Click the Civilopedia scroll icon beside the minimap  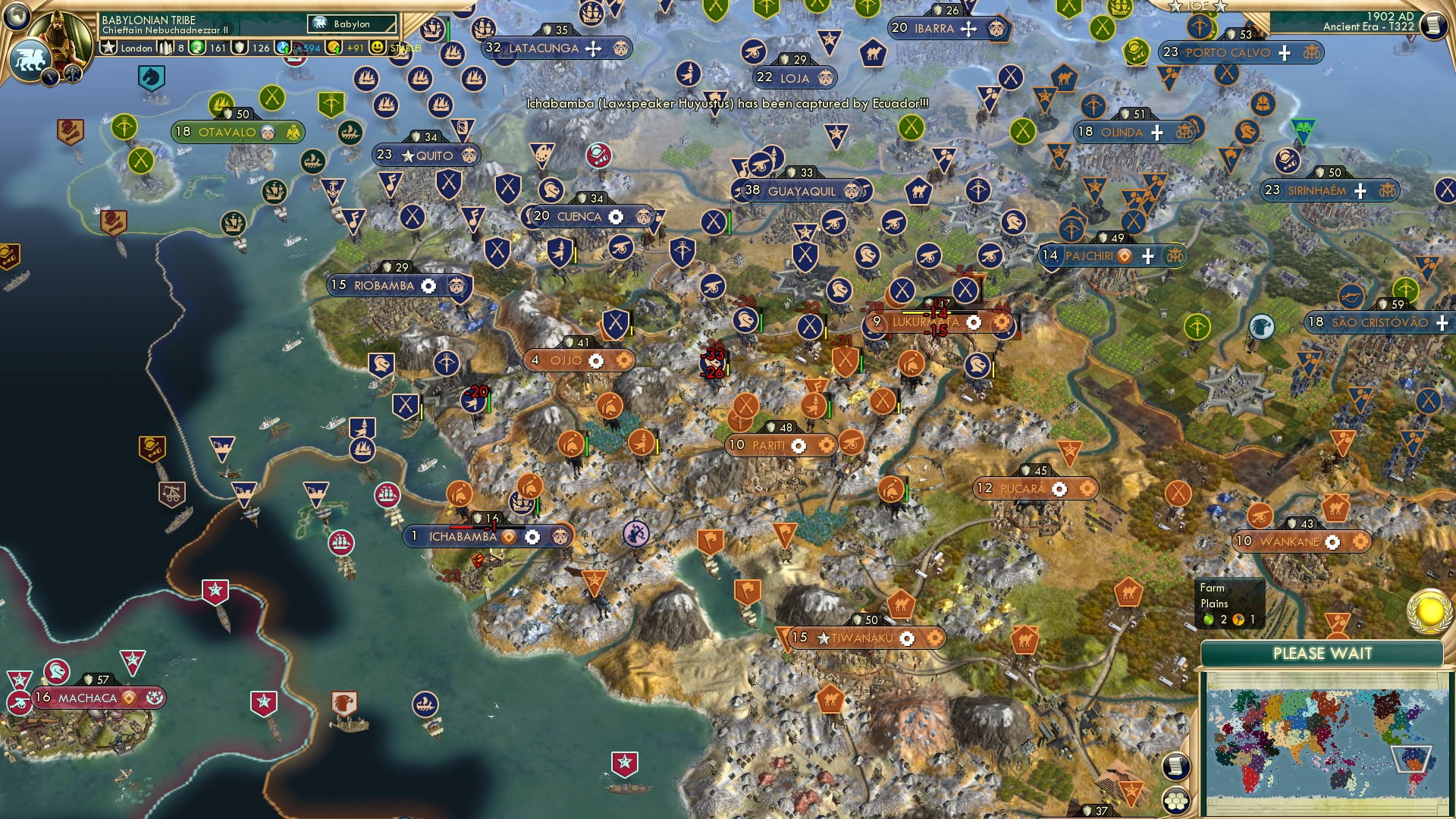[1175, 766]
